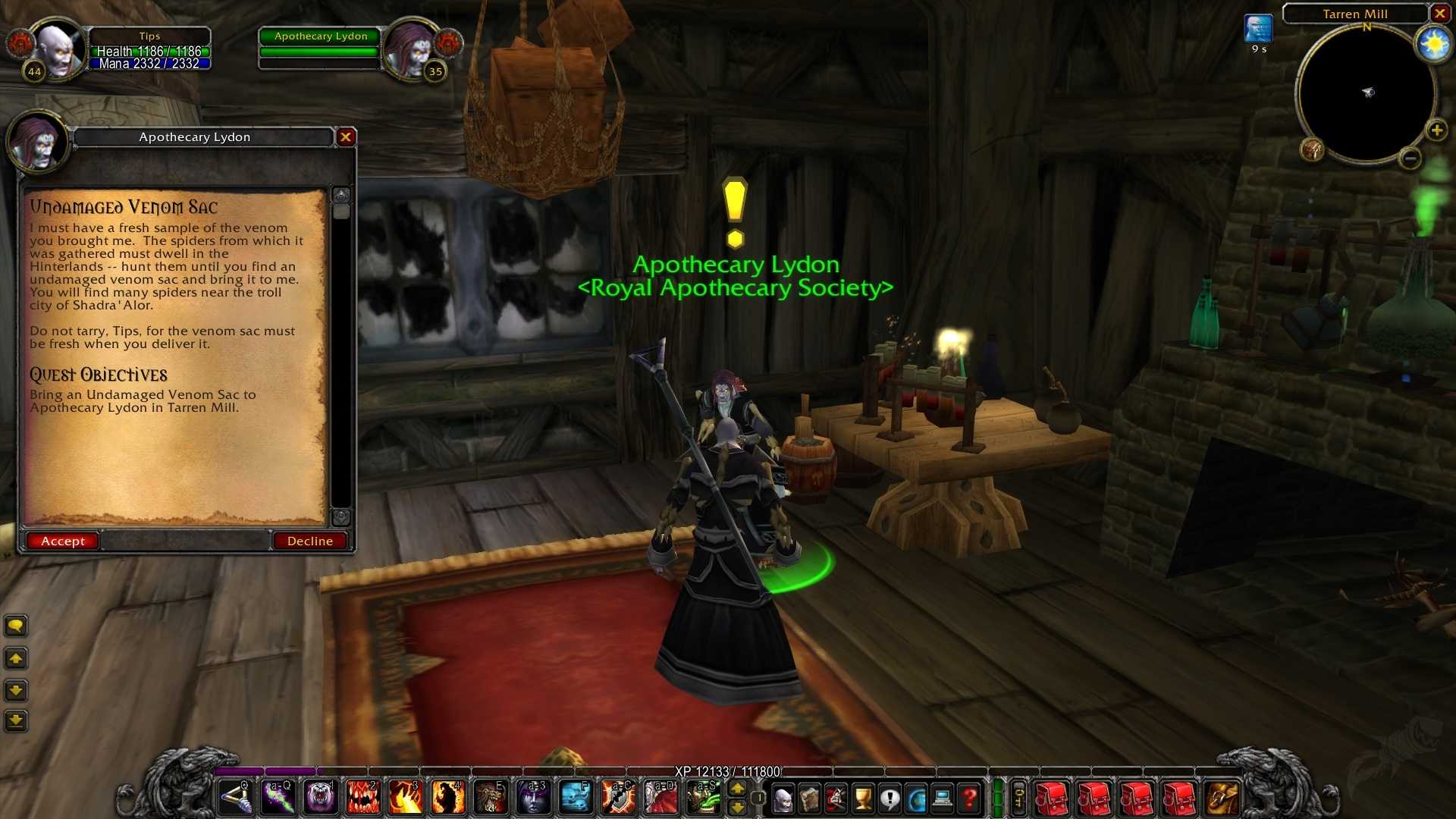Open the computer main menu button
Viewport: 1456px width, 819px height.
click(943, 799)
